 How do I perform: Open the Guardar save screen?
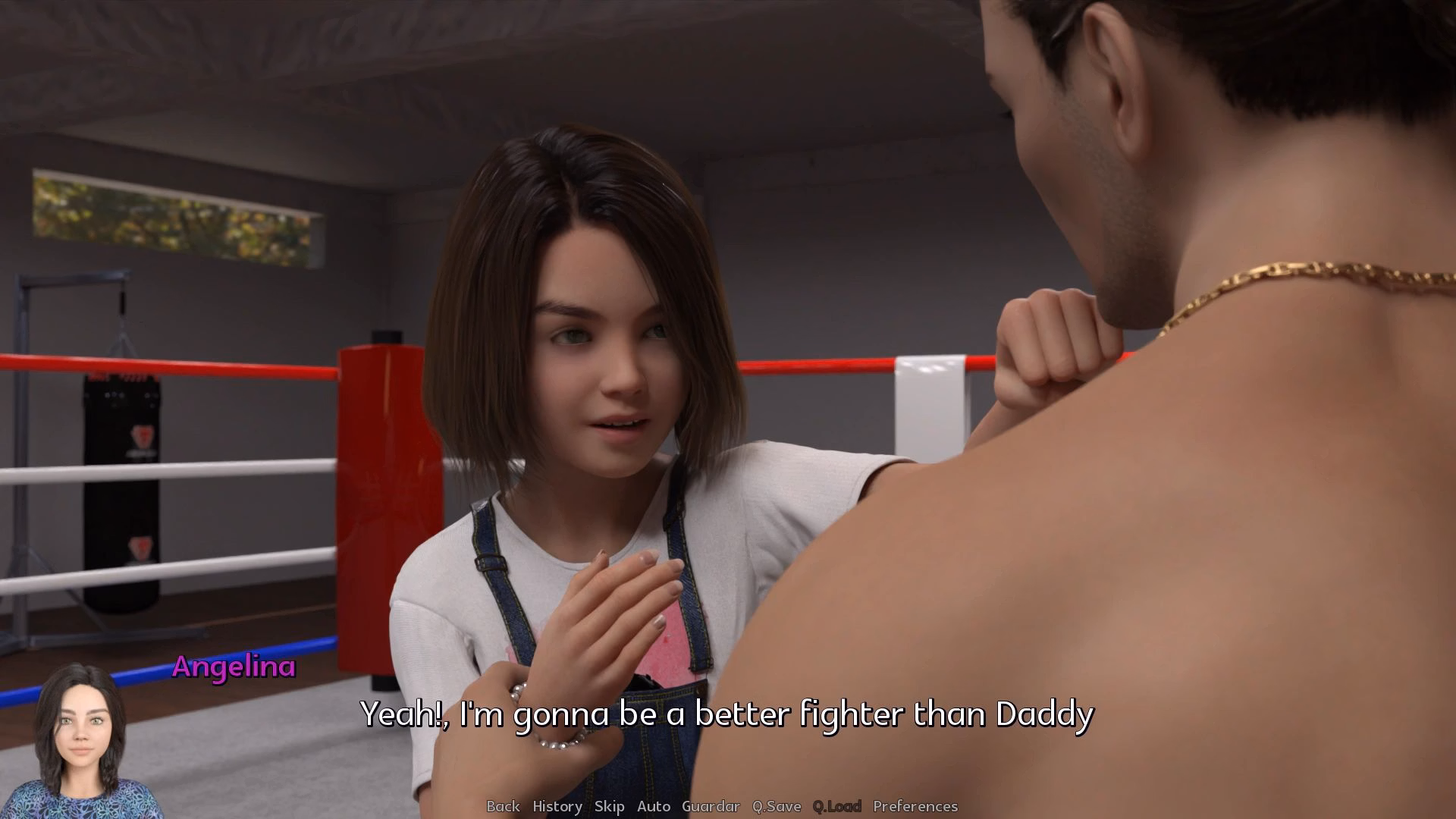point(712,806)
